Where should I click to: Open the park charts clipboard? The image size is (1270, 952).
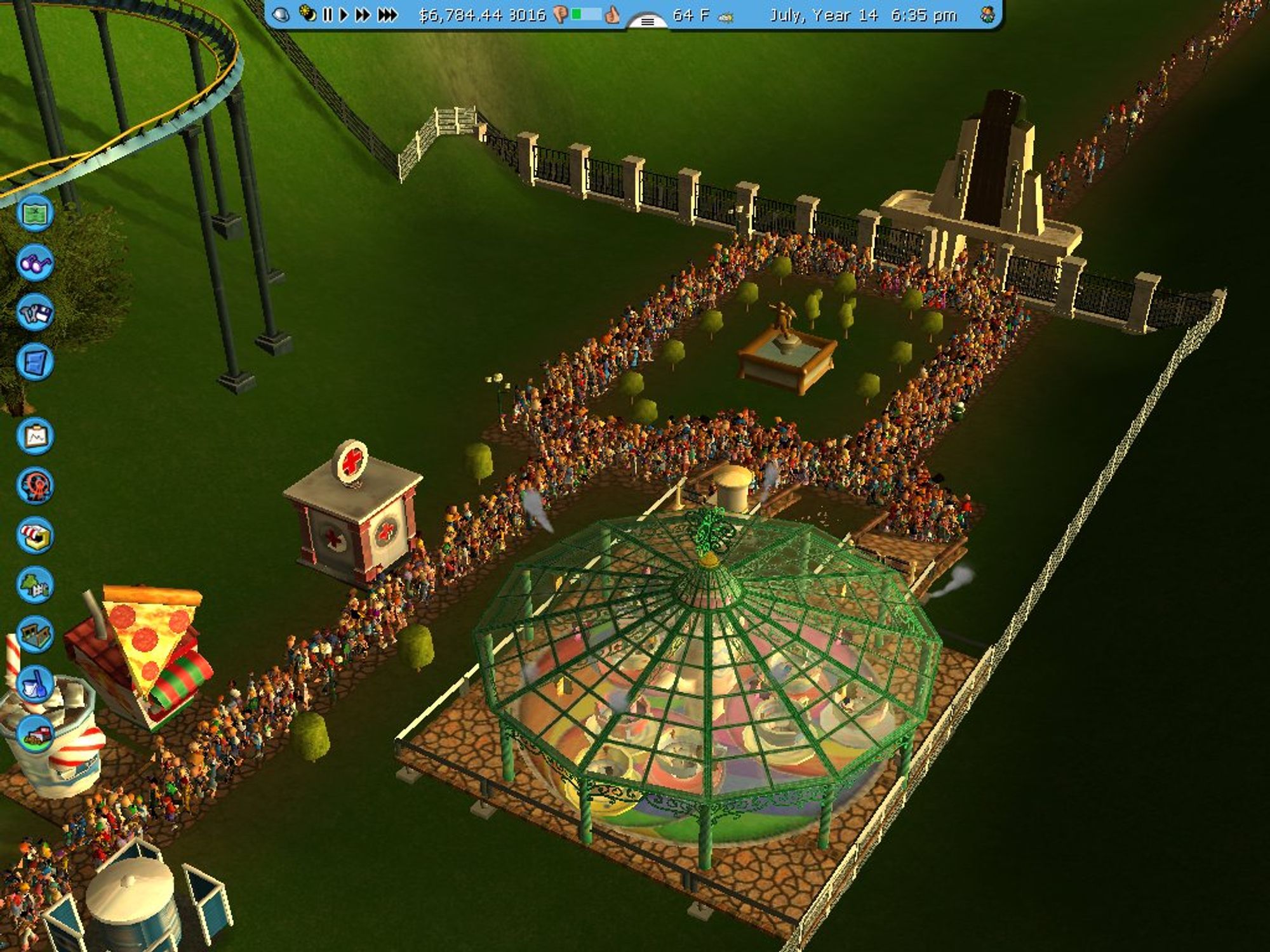pos(35,435)
